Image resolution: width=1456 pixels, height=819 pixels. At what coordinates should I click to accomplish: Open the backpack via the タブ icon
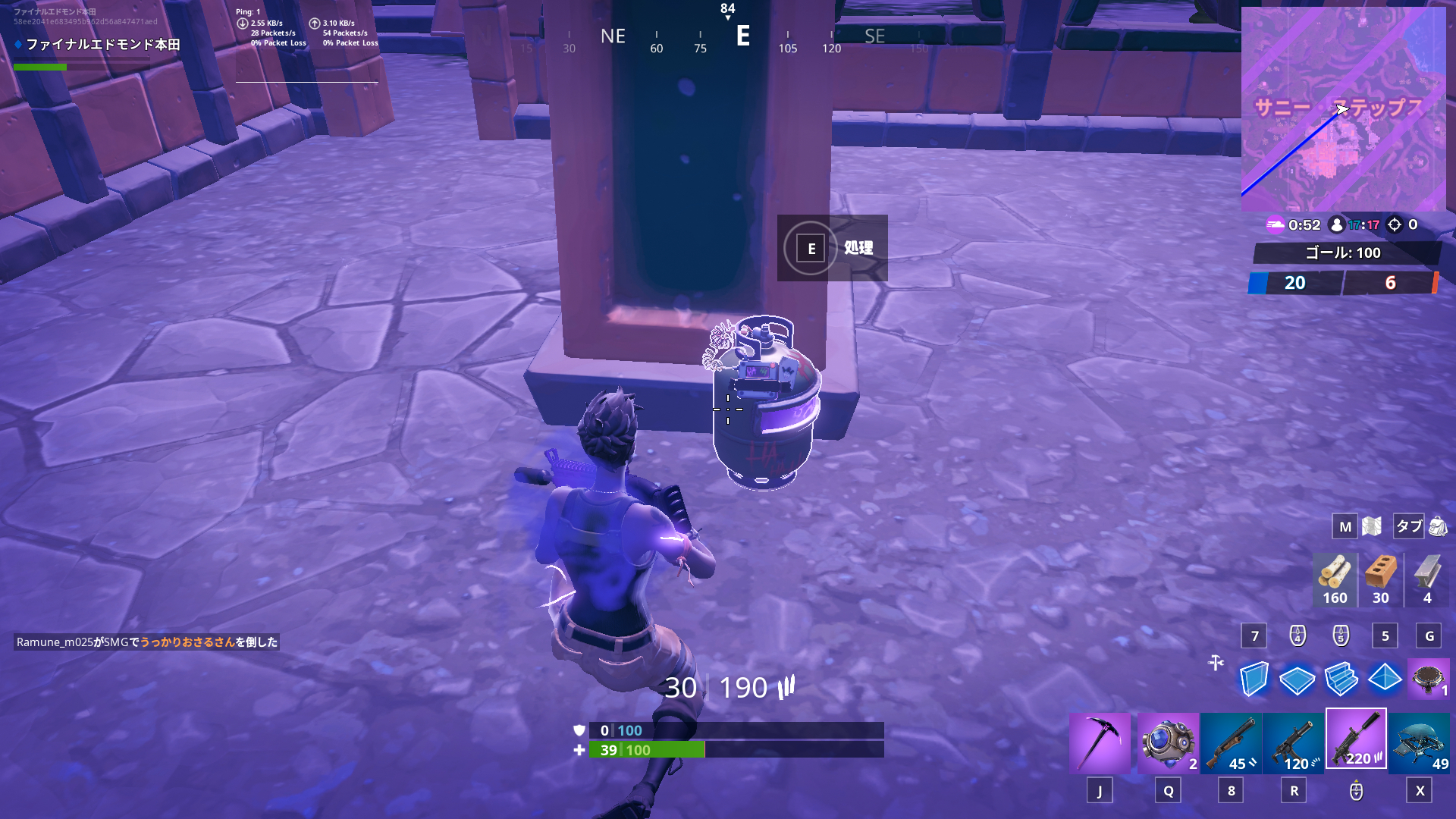[x=1408, y=526]
